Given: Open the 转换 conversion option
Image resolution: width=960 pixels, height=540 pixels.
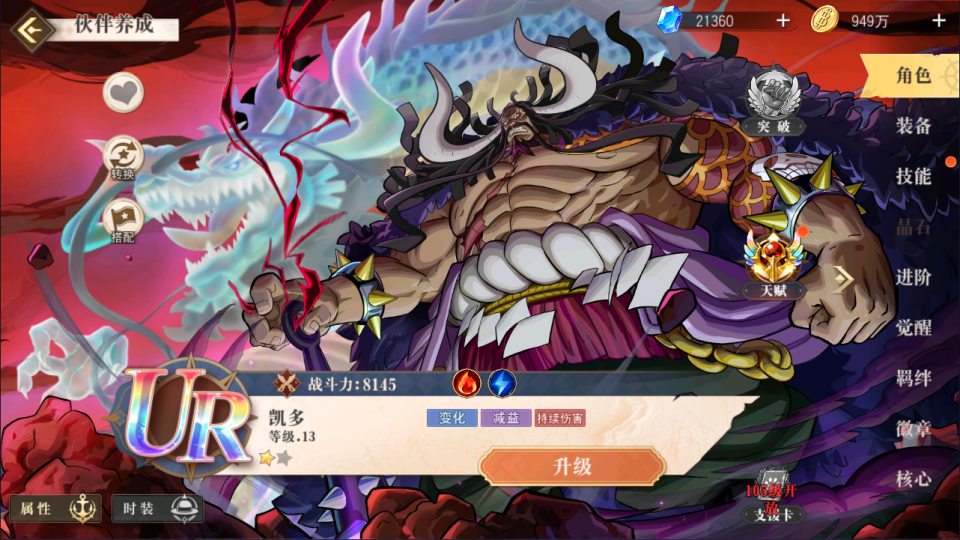Looking at the screenshot, I should [124, 158].
